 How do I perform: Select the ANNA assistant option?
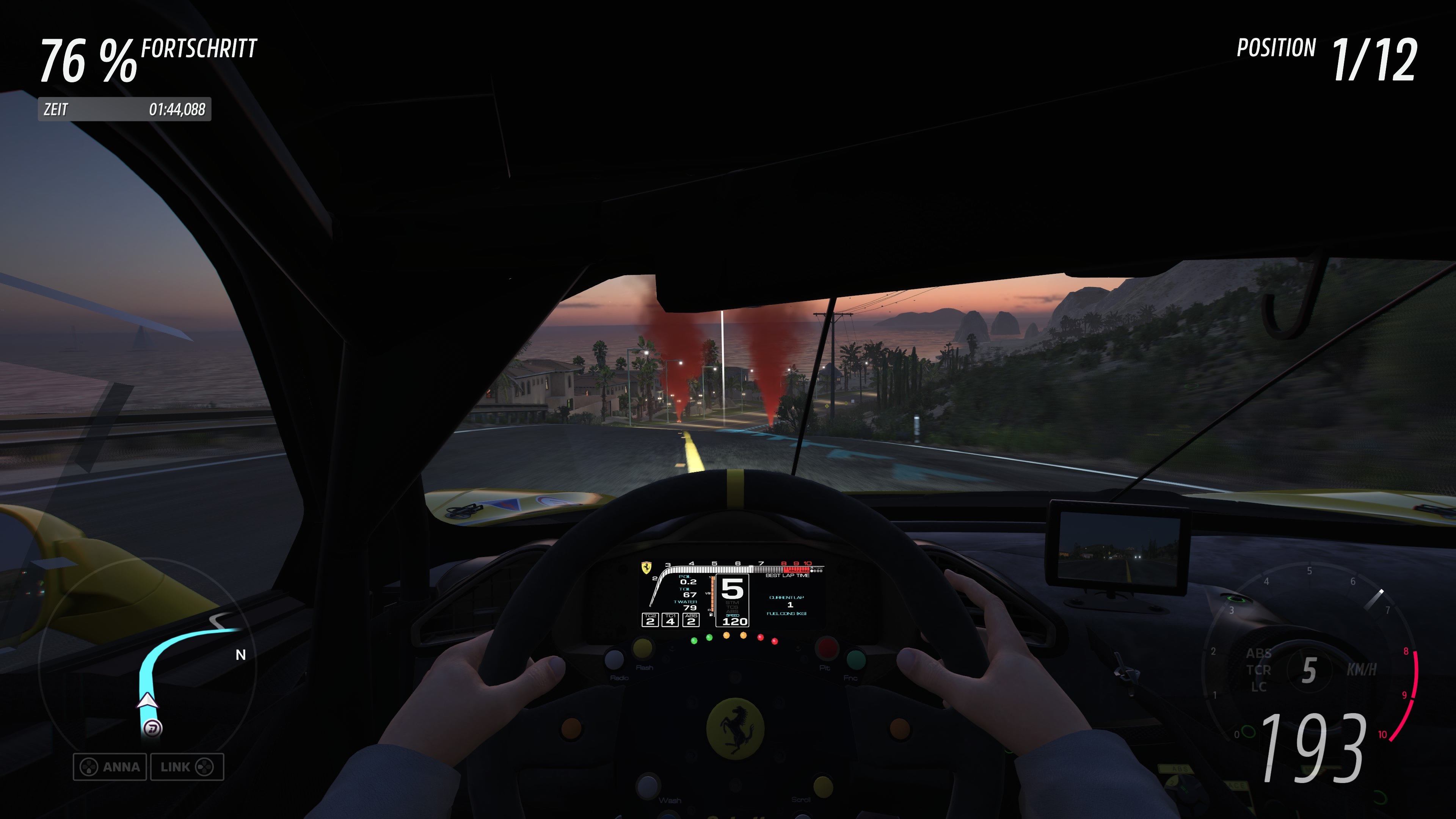point(111,767)
